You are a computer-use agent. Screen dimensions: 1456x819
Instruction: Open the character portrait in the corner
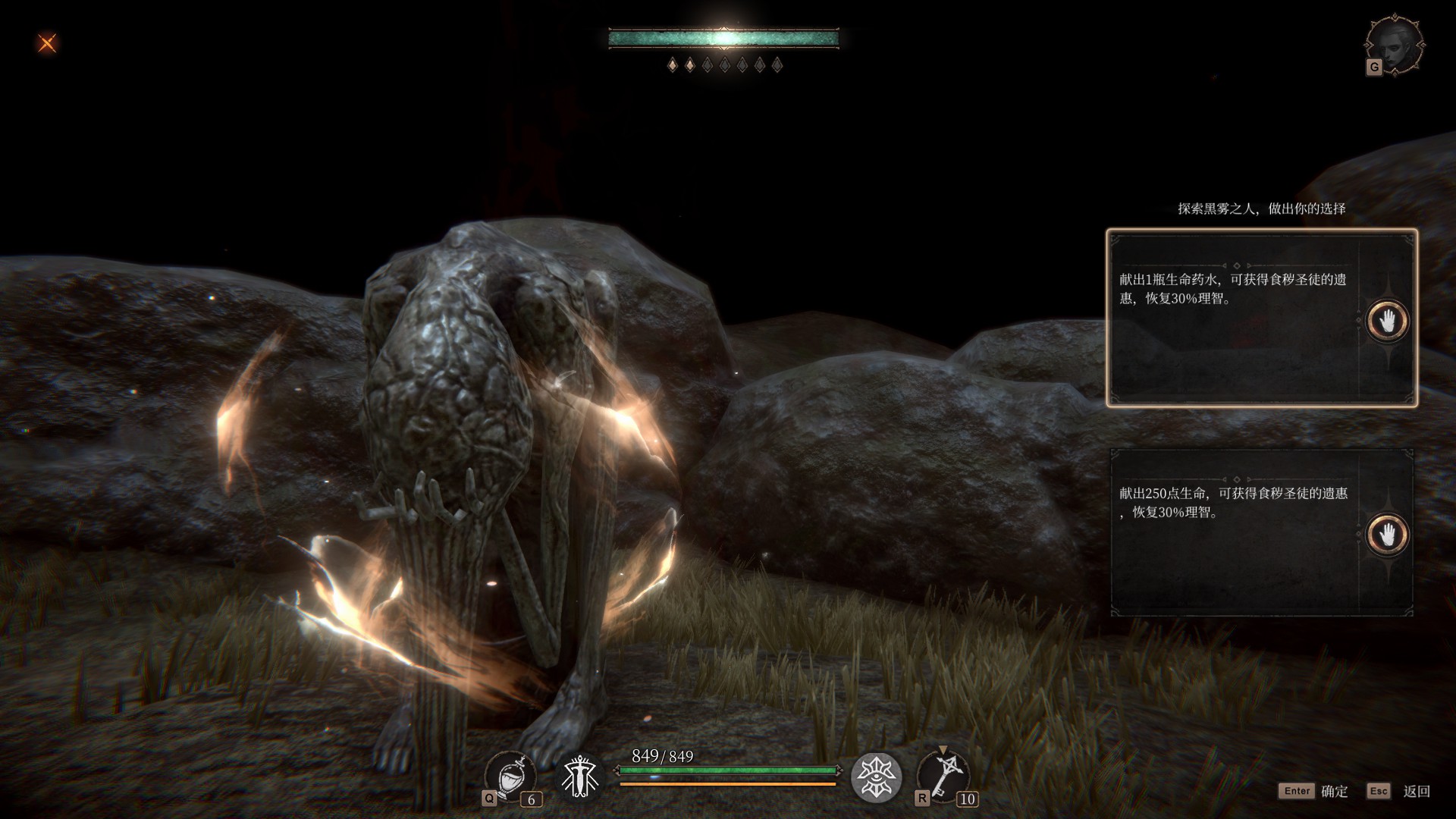[x=1394, y=45]
